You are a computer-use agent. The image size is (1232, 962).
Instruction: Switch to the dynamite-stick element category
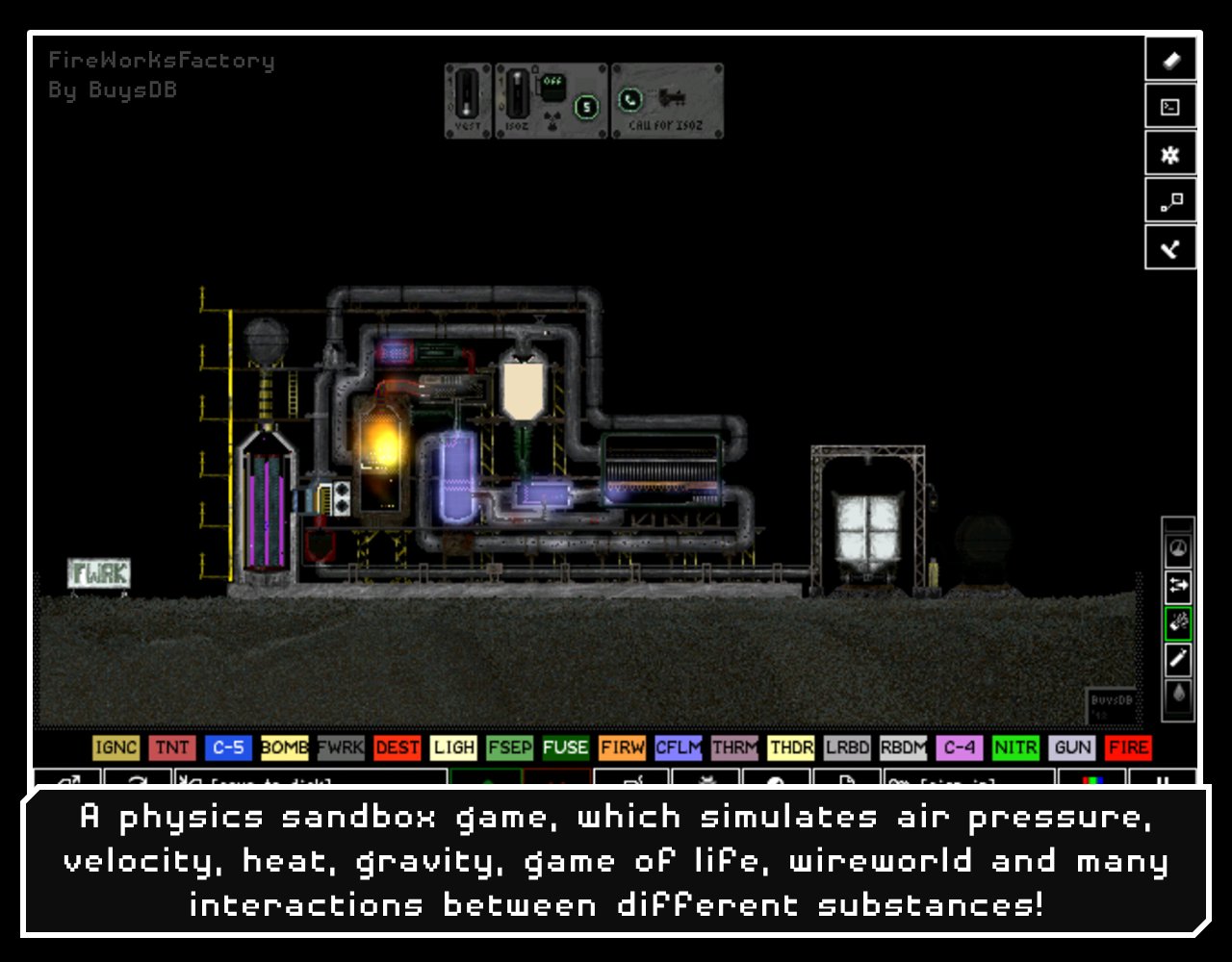tap(1176, 658)
